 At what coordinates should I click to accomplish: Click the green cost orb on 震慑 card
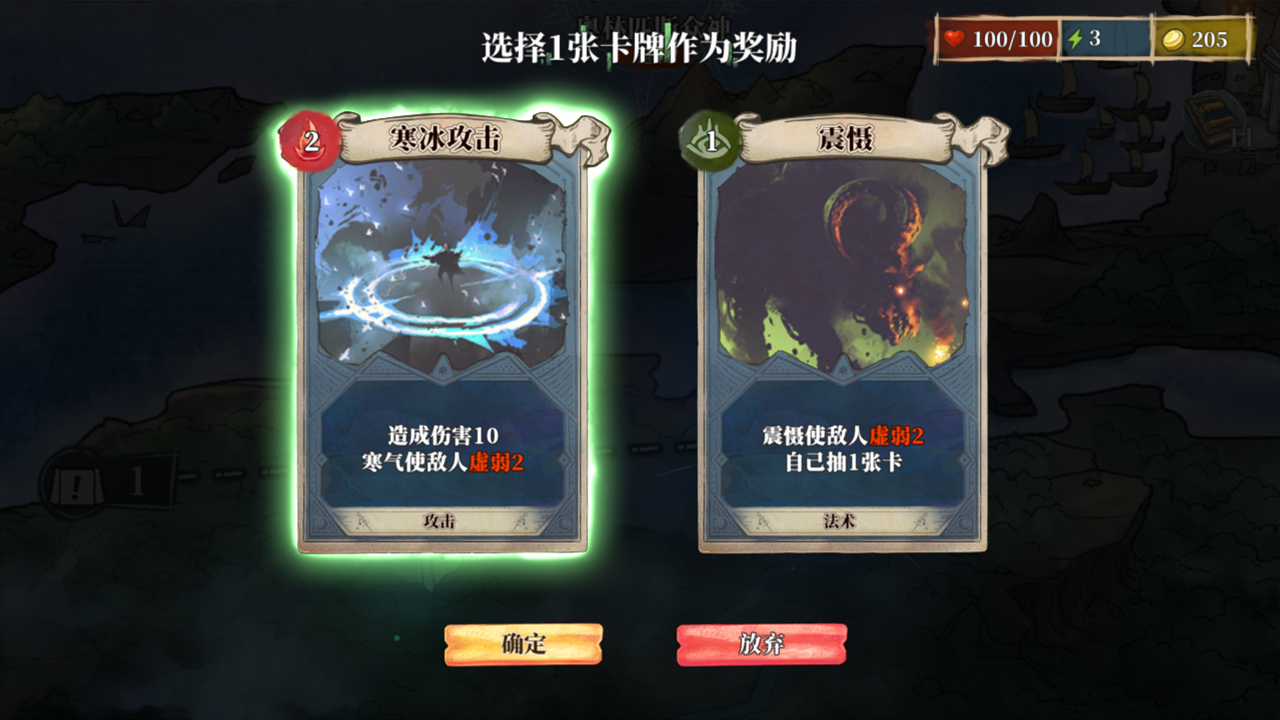pyautogui.click(x=706, y=142)
